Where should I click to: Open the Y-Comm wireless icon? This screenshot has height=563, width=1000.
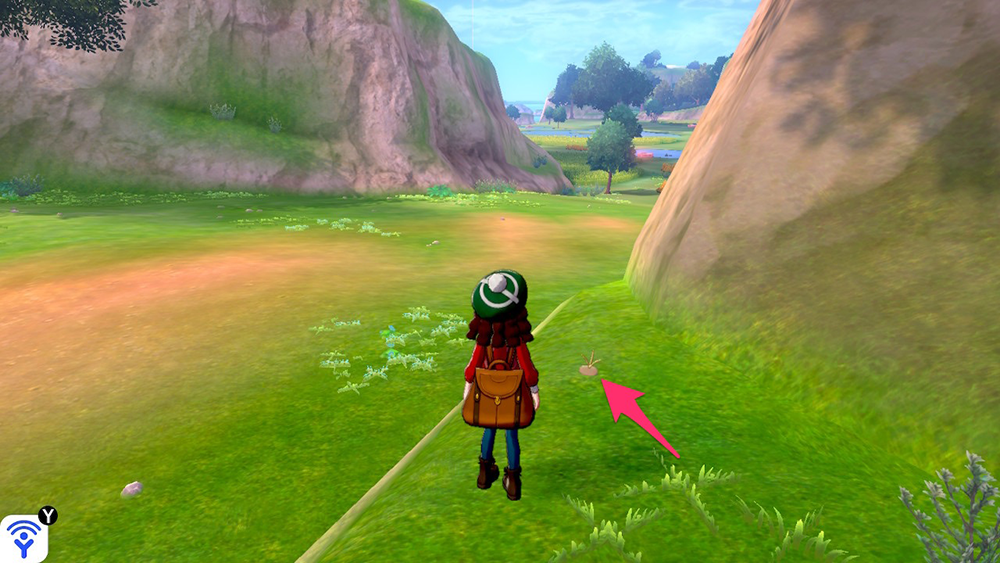(23, 538)
